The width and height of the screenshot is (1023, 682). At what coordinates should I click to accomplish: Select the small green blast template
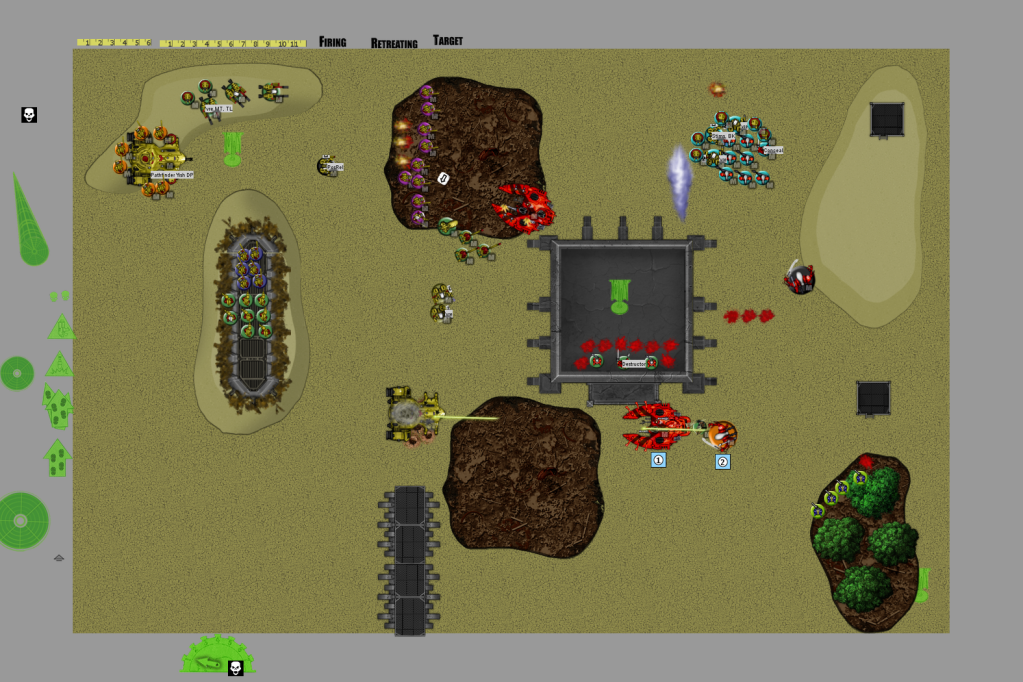tap(17, 373)
